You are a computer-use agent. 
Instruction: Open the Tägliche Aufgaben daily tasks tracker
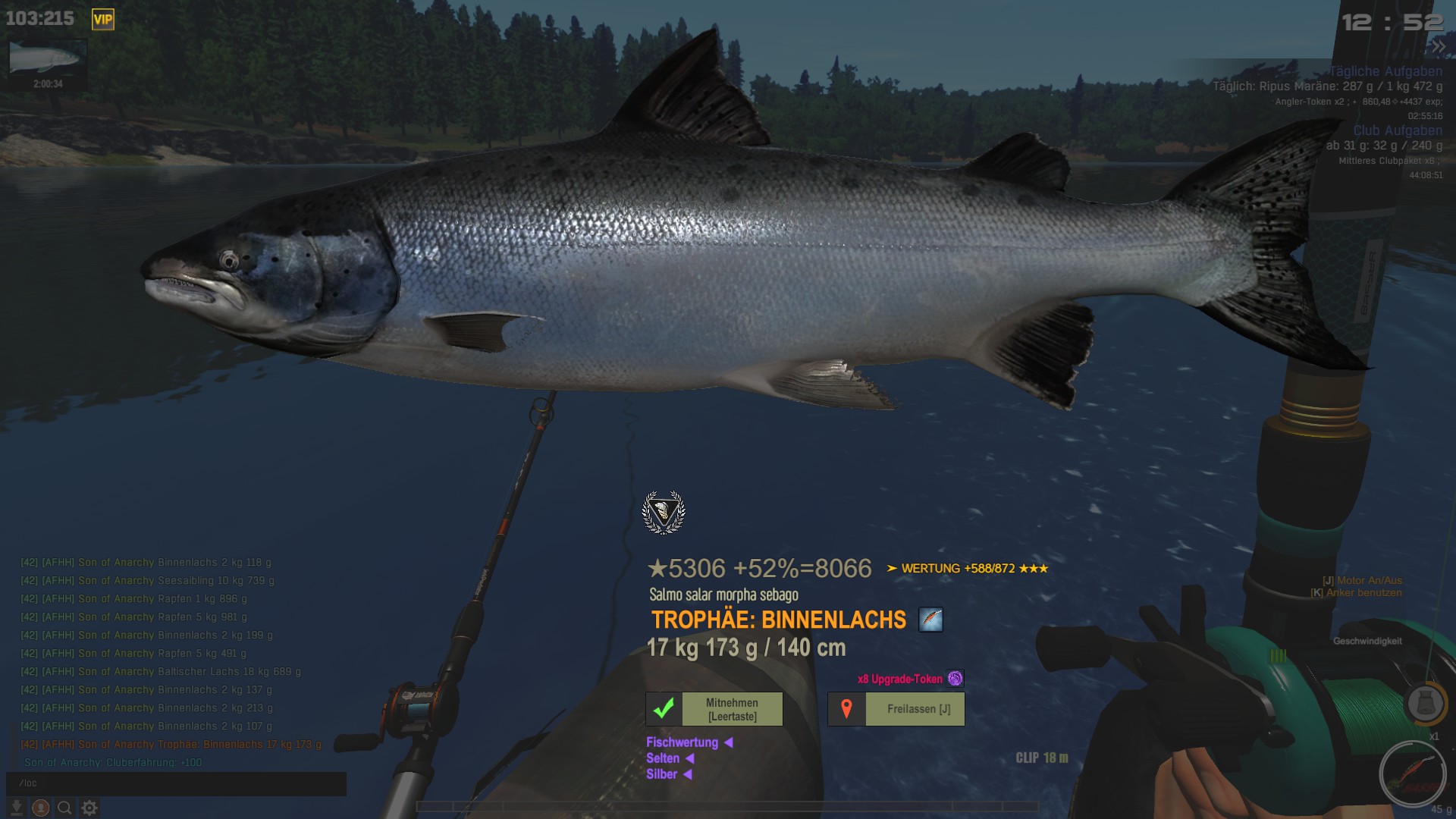[1385, 71]
